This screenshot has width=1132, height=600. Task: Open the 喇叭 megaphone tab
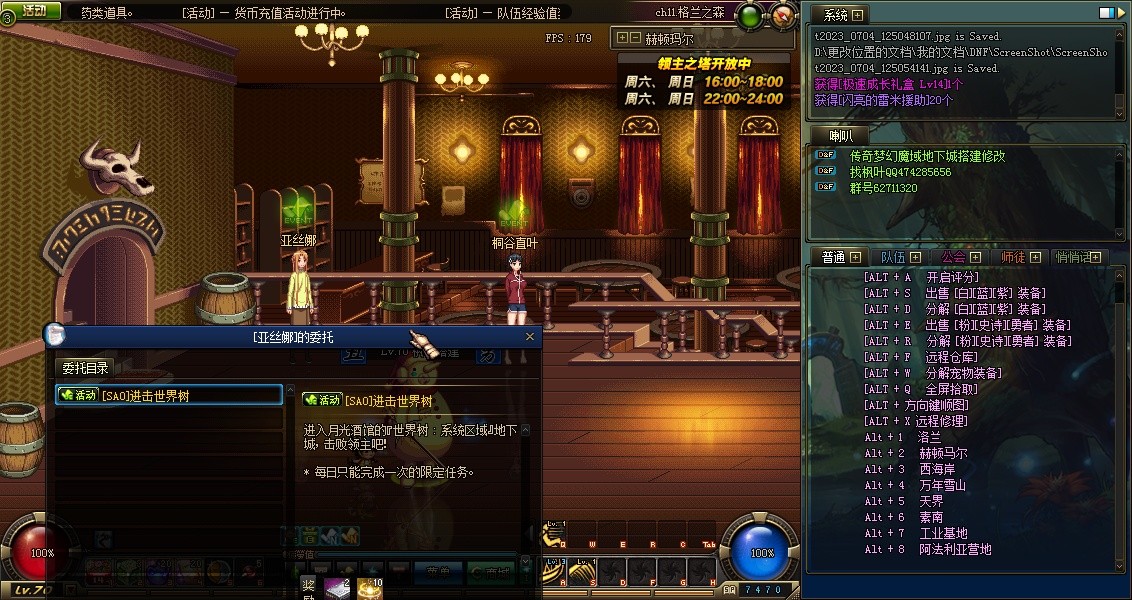(x=841, y=135)
